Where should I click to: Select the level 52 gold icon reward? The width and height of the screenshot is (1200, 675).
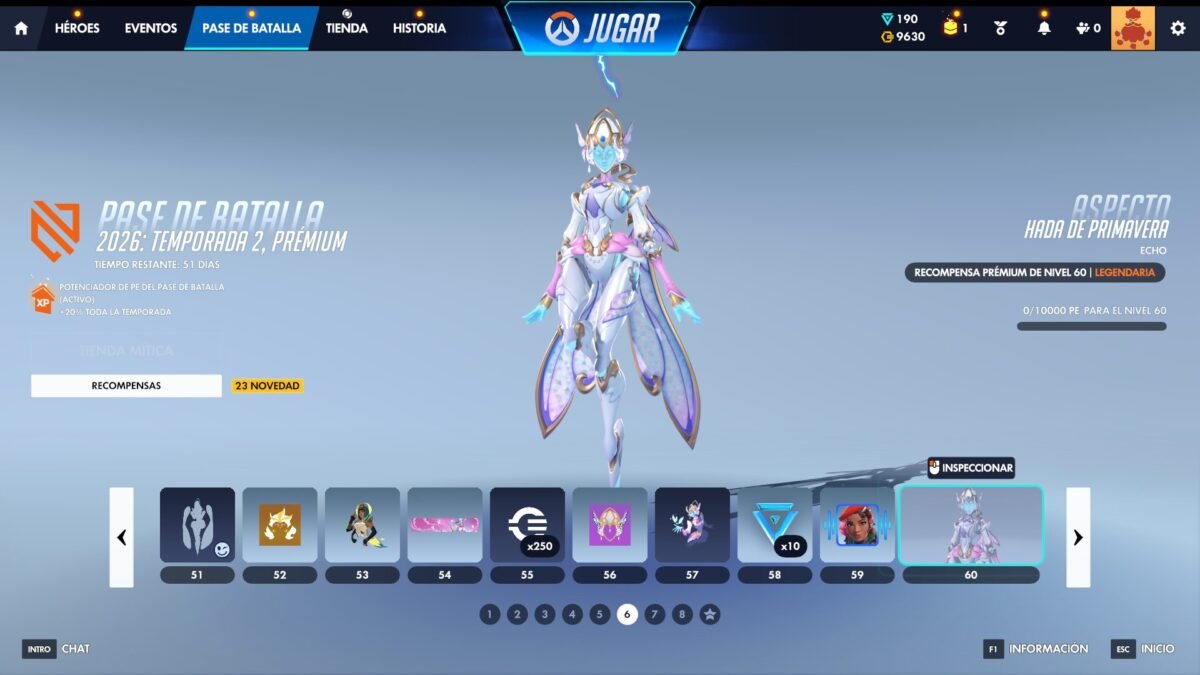pyautogui.click(x=280, y=525)
